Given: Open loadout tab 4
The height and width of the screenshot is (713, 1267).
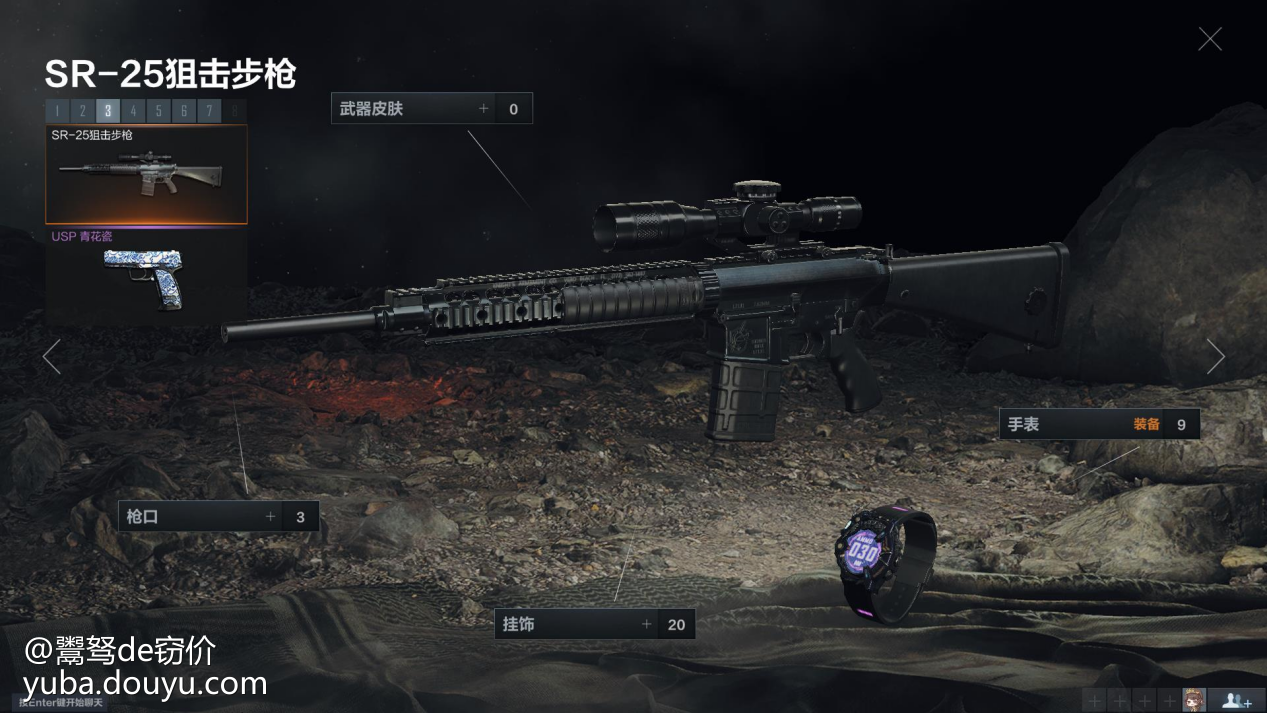Looking at the screenshot, I should [x=133, y=111].
